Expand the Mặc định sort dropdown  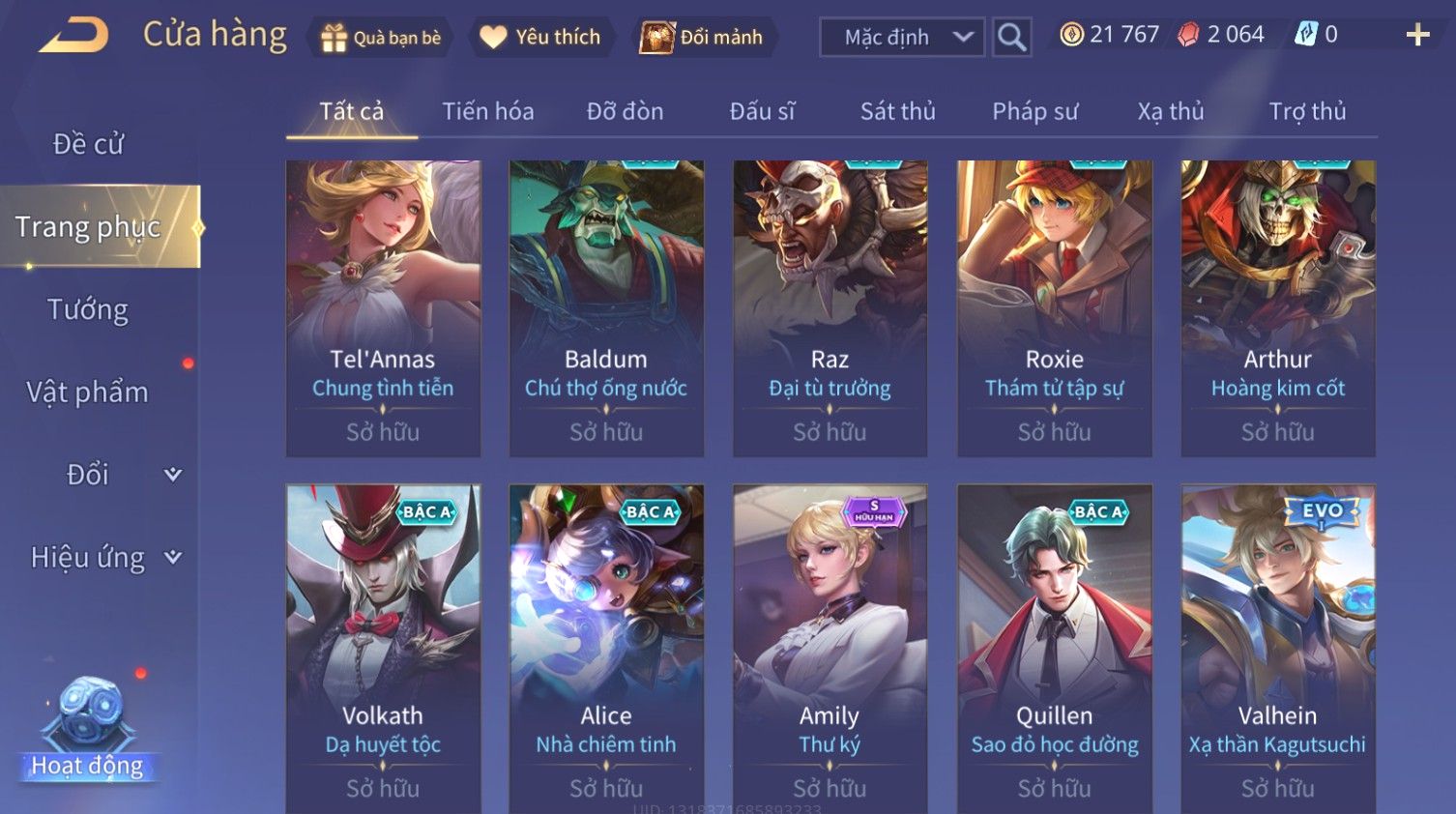coord(902,38)
